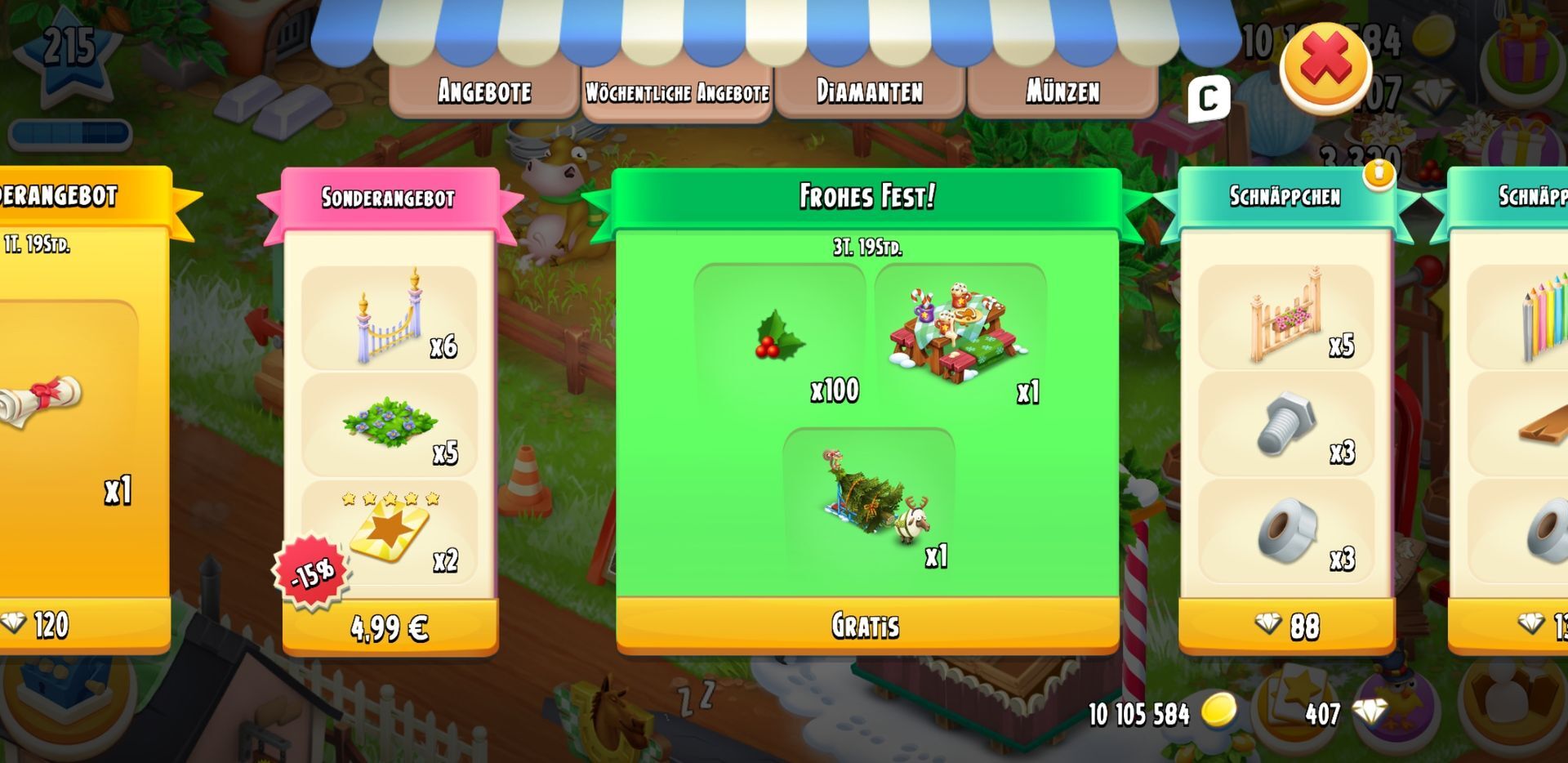The image size is (1568, 763).
Task: Pick the golden star voucher x2 item
Action: click(390, 533)
